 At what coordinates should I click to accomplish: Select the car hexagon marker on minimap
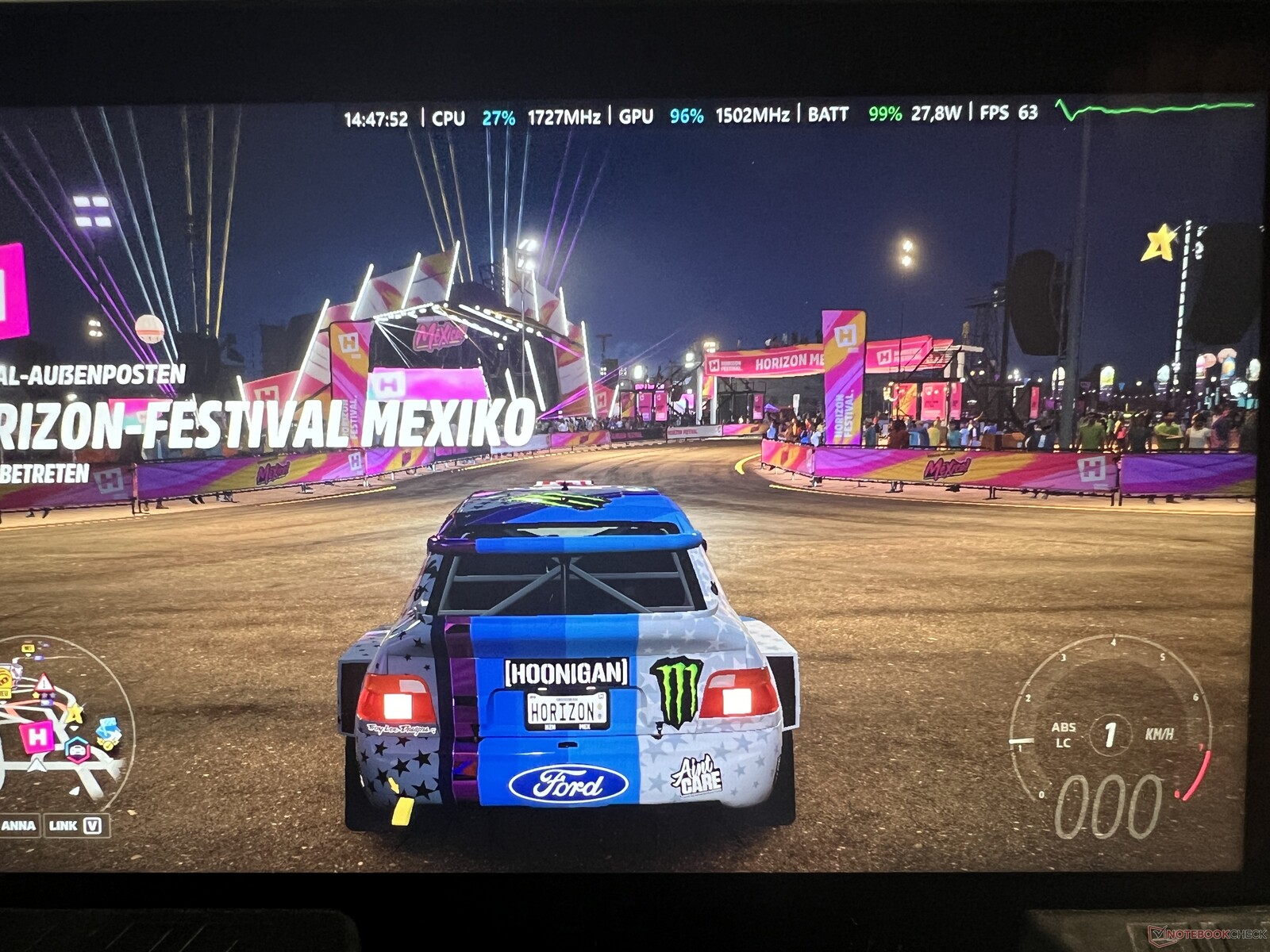coord(76,749)
